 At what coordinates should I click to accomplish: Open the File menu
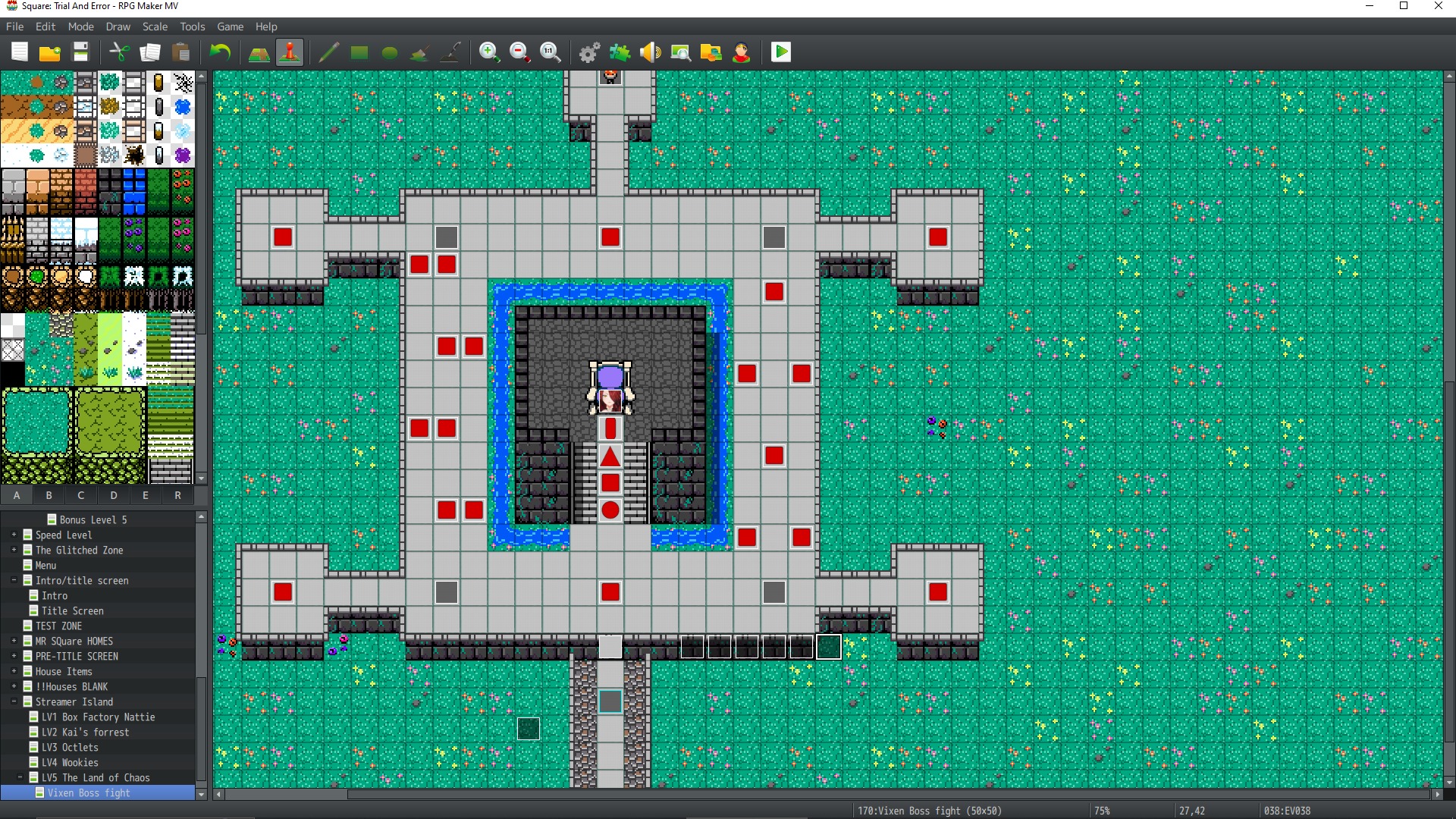point(14,27)
